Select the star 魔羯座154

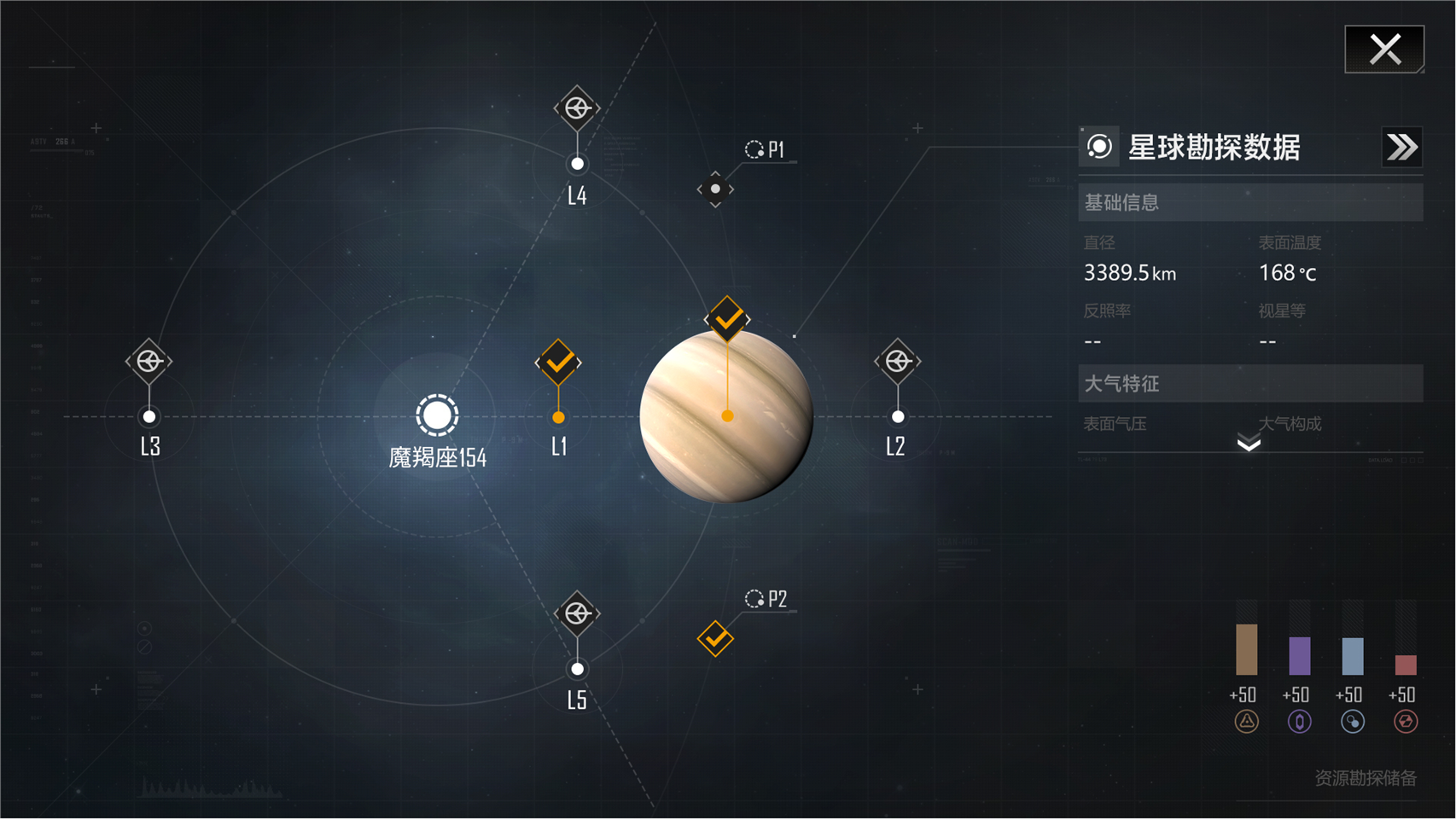tap(437, 415)
